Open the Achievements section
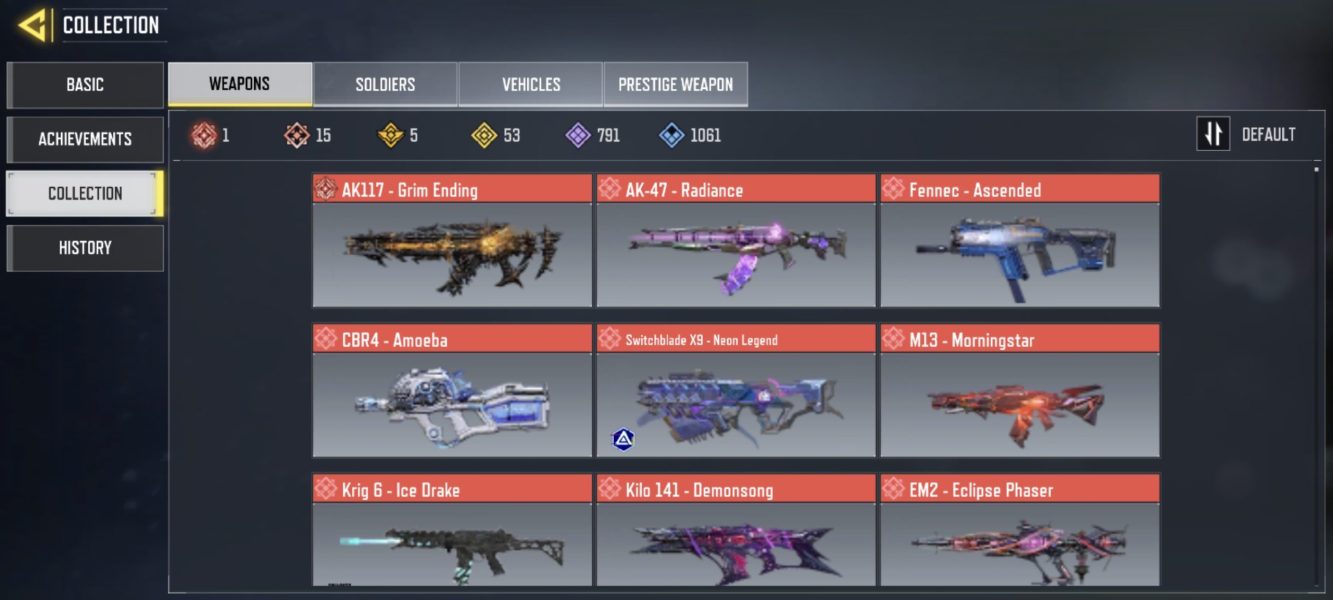 tap(85, 139)
